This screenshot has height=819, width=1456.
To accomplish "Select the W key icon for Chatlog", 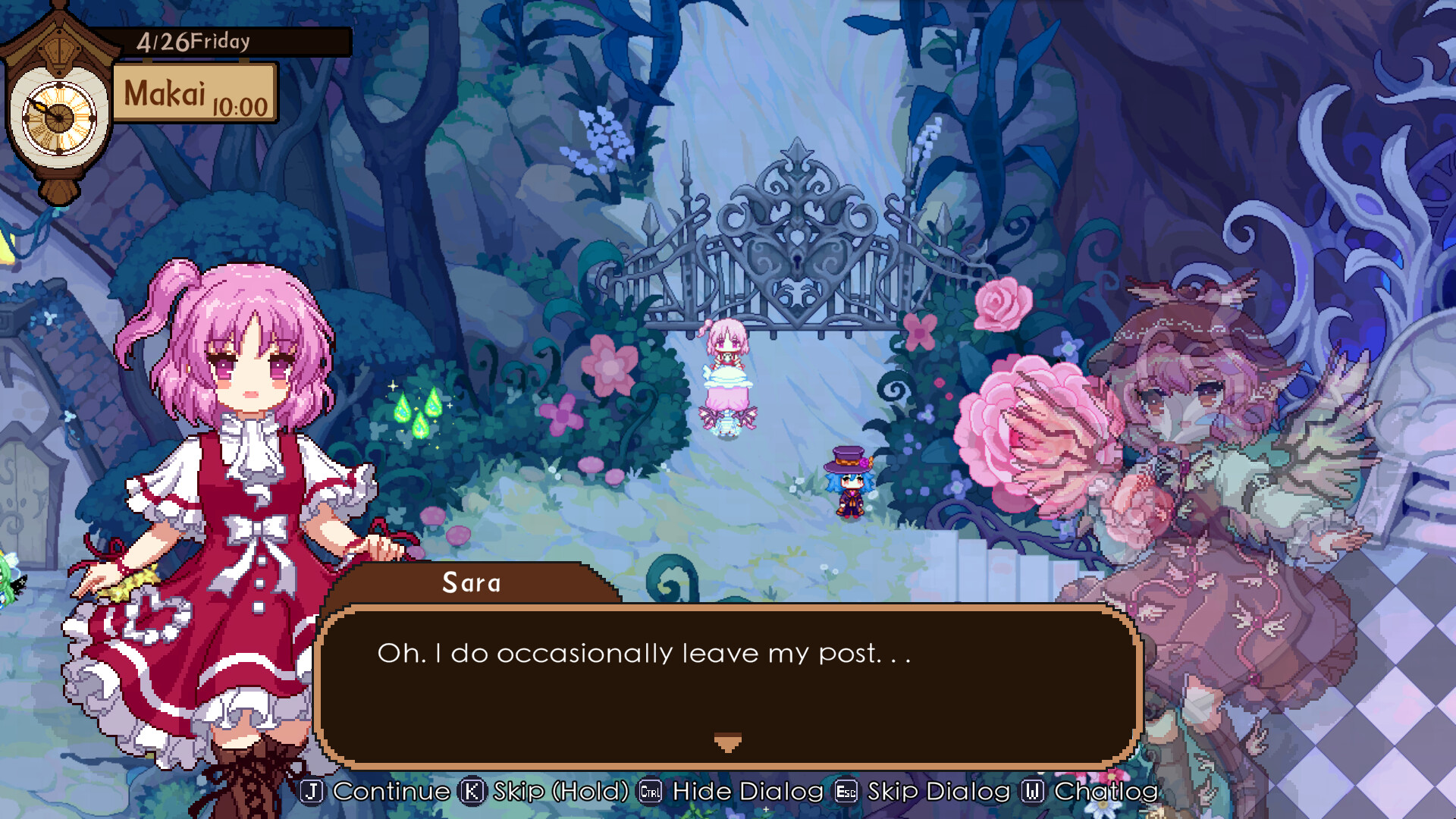I will click(x=1034, y=792).
